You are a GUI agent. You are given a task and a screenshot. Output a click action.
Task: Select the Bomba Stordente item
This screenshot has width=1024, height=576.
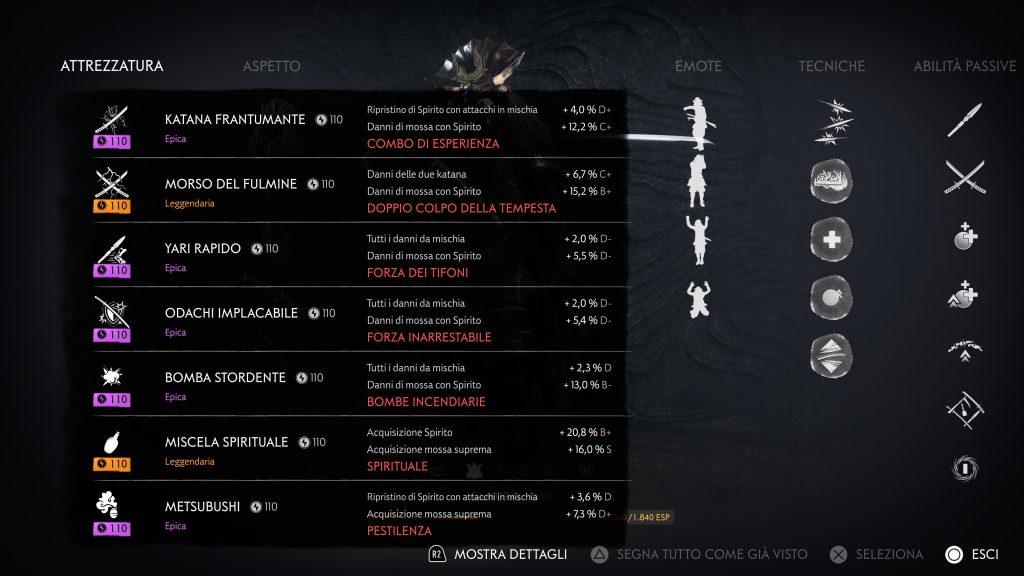pyautogui.click(x=225, y=378)
